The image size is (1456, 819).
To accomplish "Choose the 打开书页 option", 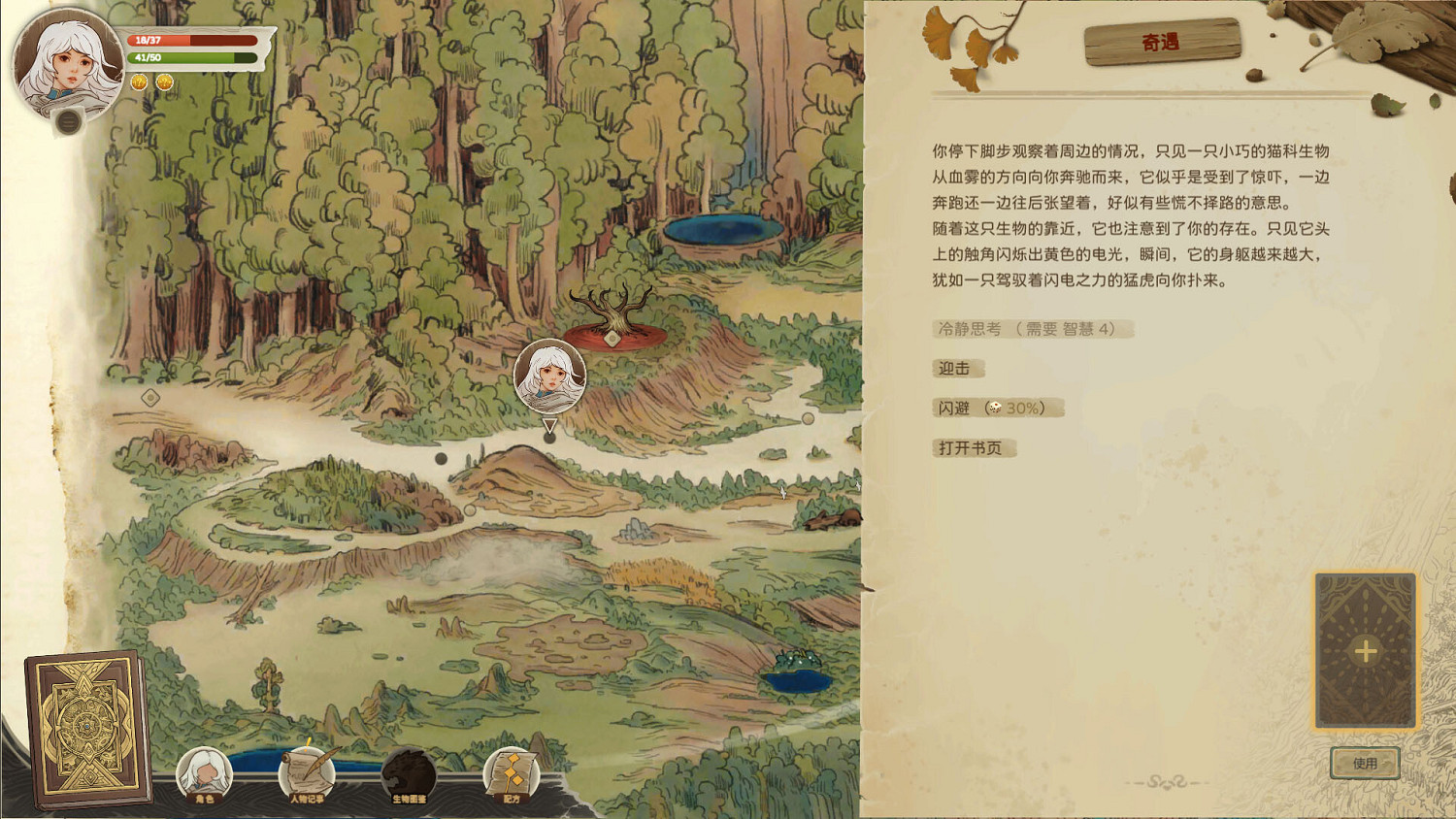I will click(x=971, y=447).
